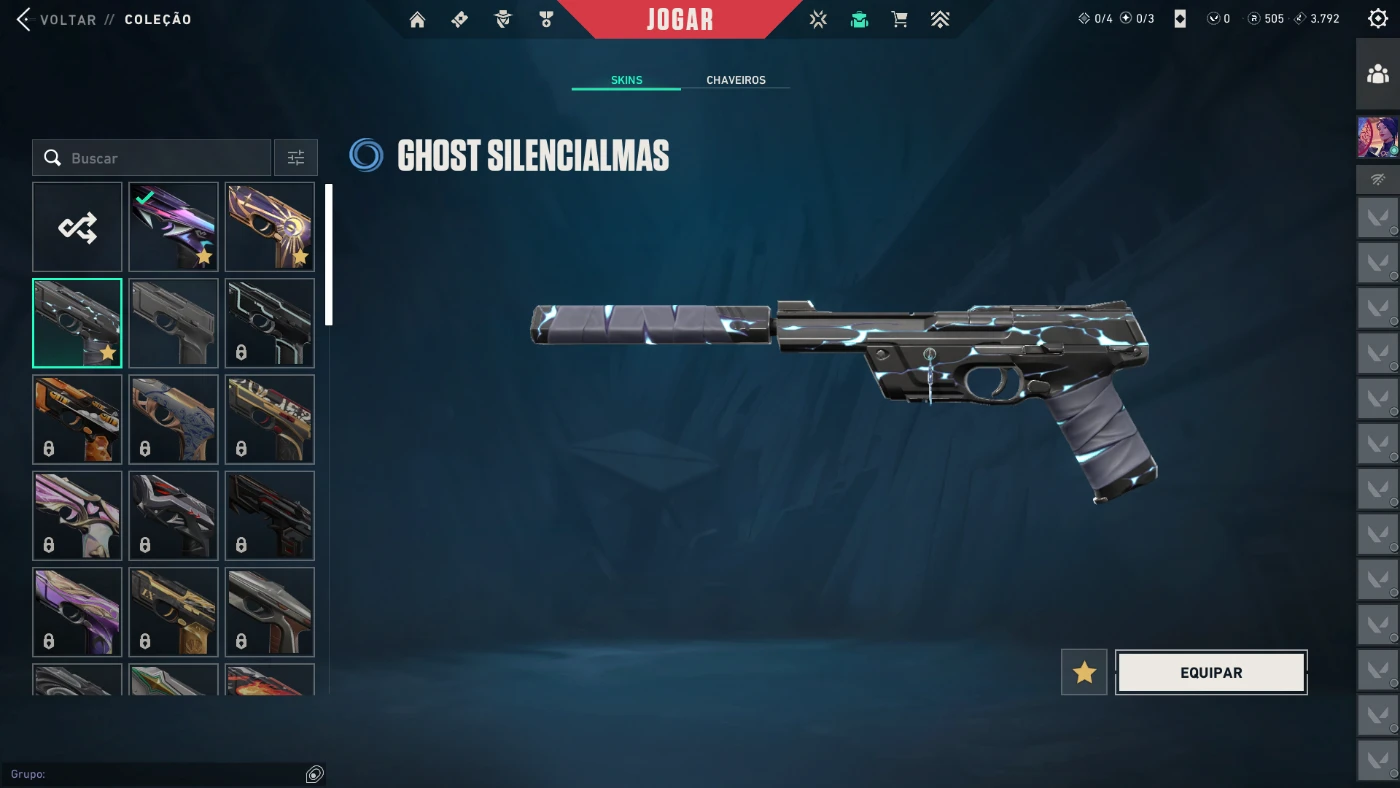Image resolution: width=1400 pixels, height=788 pixels.
Task: Select the locked pink and cream Ghost skin
Action: coord(77,516)
